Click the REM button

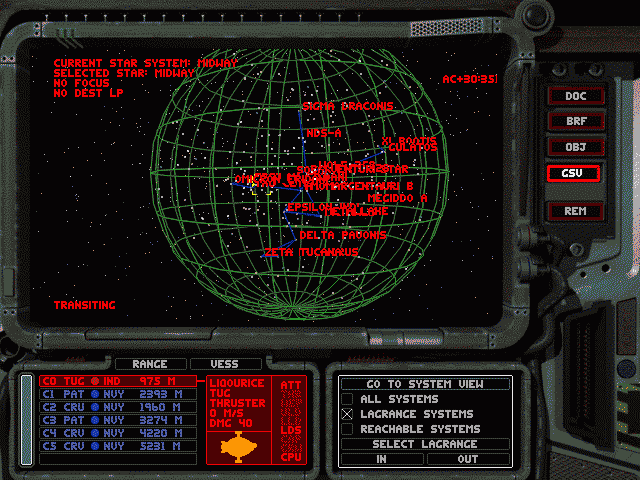(x=575, y=211)
